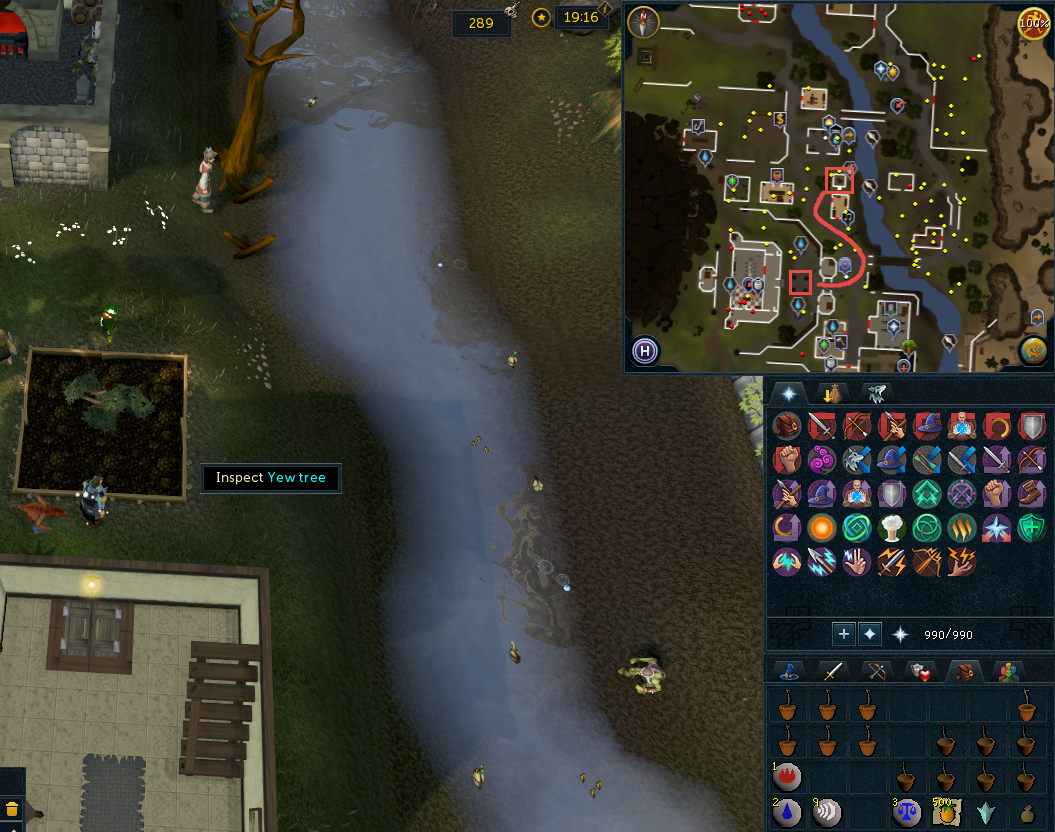Select the law rune with scales symbol

click(x=906, y=811)
